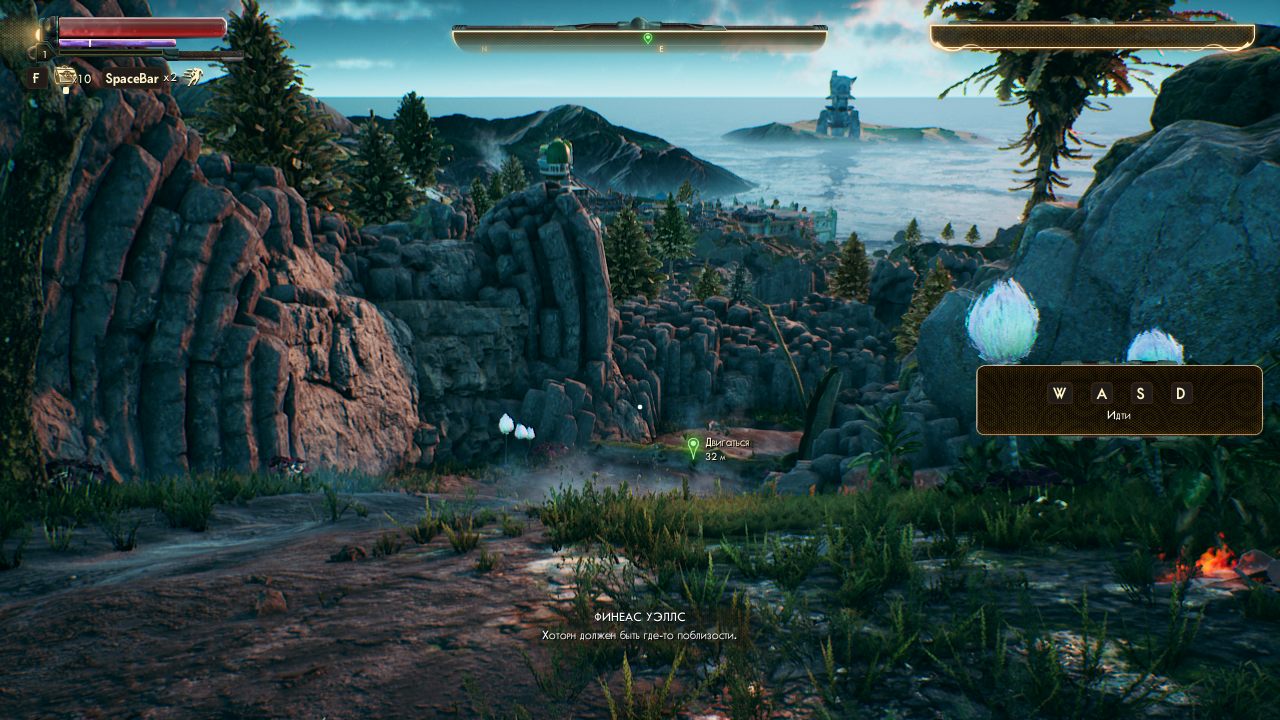Screen dimensions: 1280x720
Task: Click the N marker on the compass bar
Action: (484, 49)
